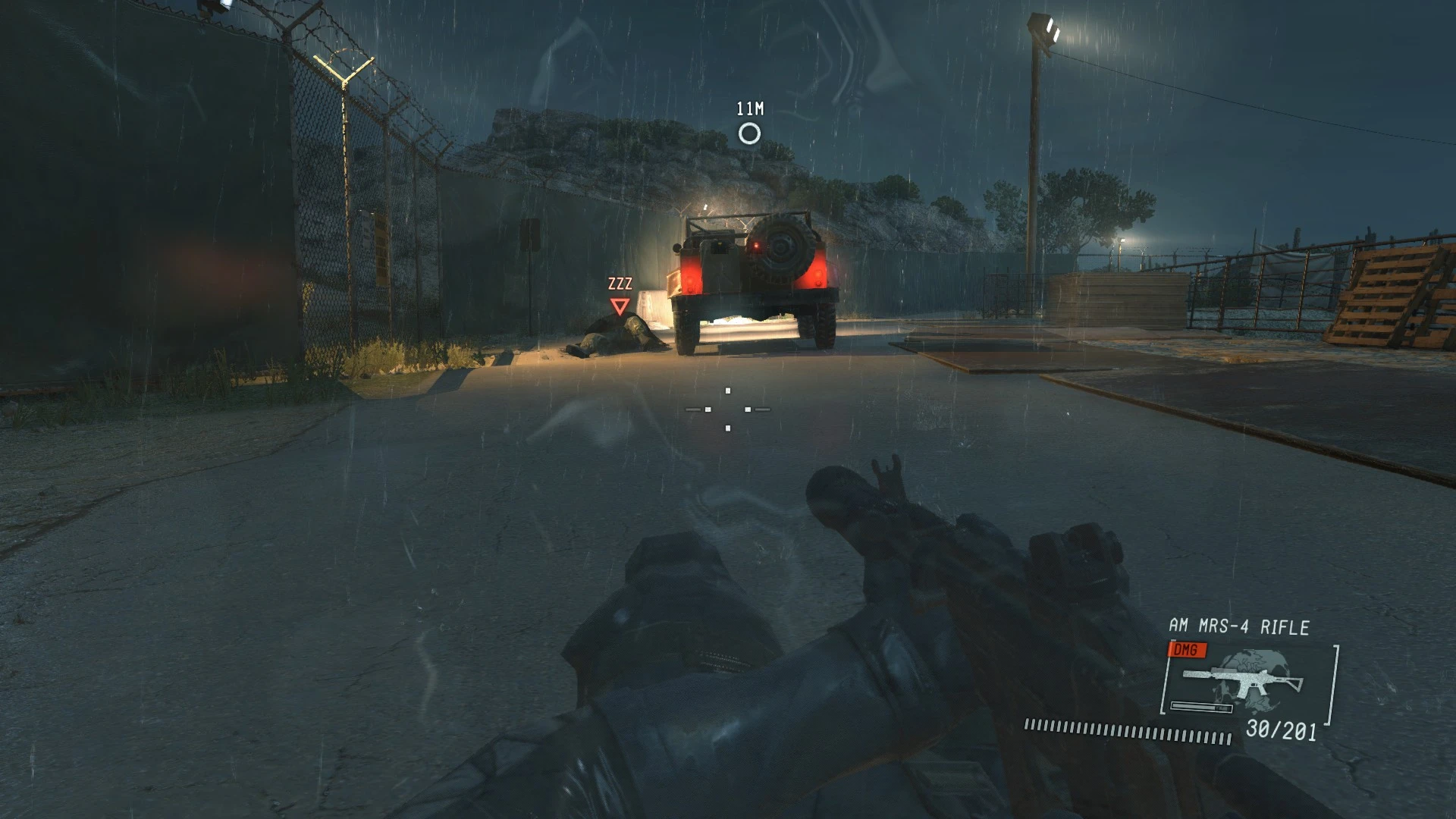Screen dimensions: 1456x819
Task: Click the 11M distance target circle
Action: click(x=750, y=135)
